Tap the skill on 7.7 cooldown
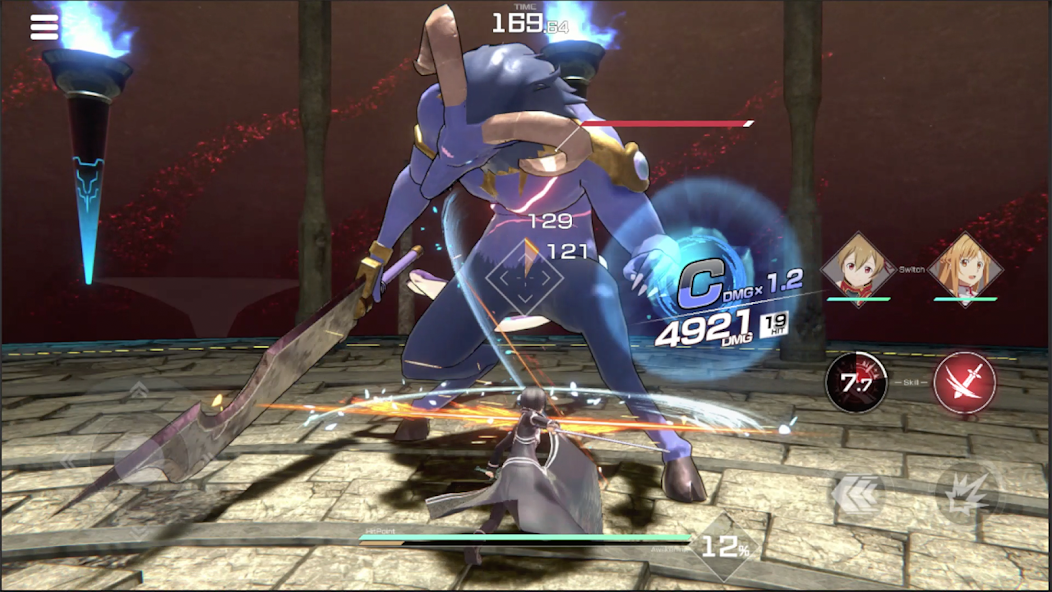1052x592 pixels. click(x=856, y=383)
